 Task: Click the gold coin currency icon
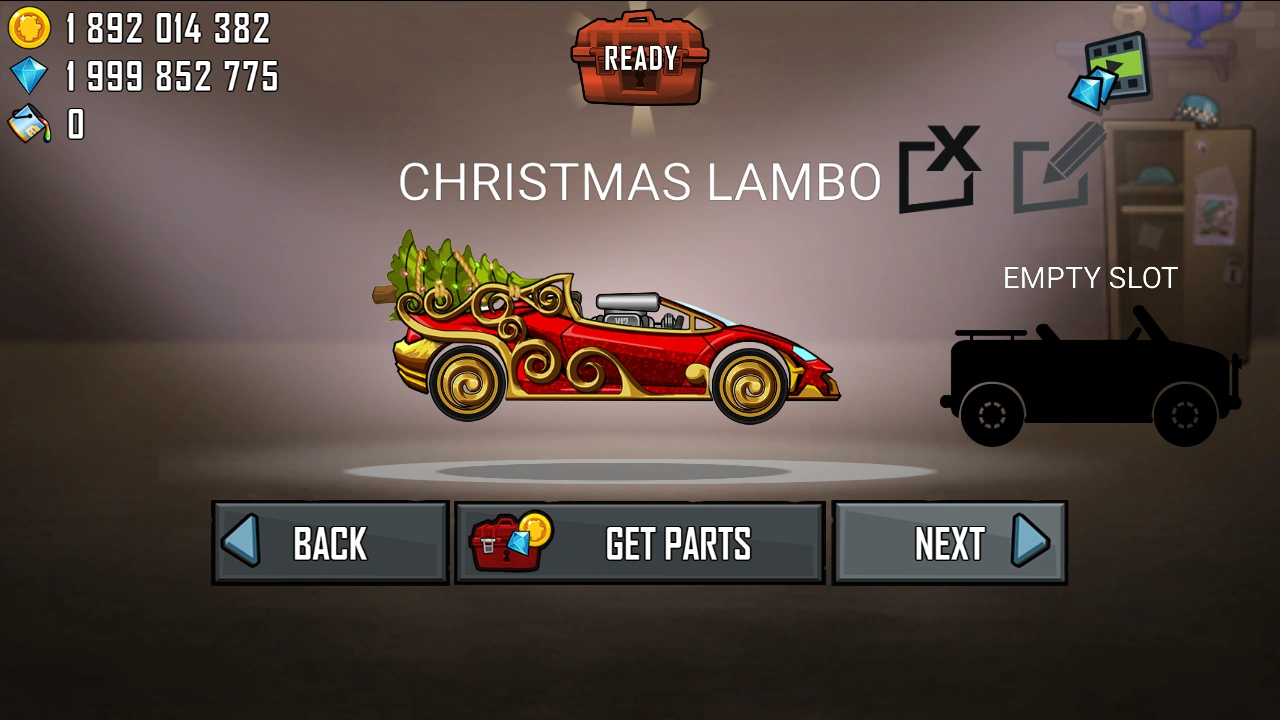click(x=30, y=28)
